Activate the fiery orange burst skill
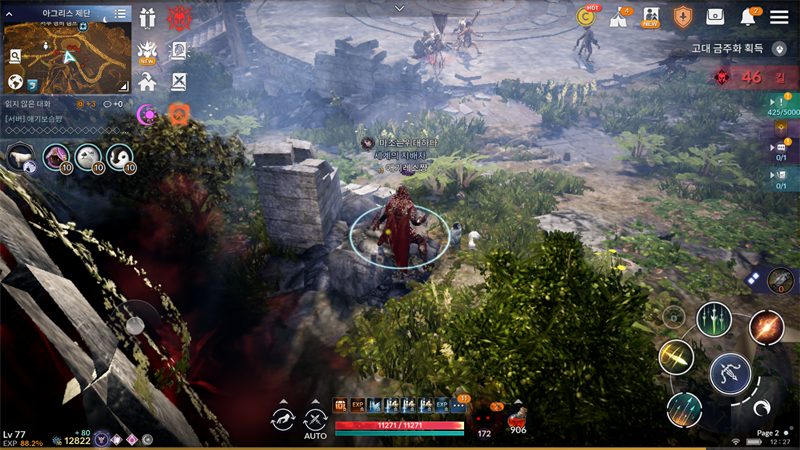This screenshot has height=450, width=800. (766, 327)
